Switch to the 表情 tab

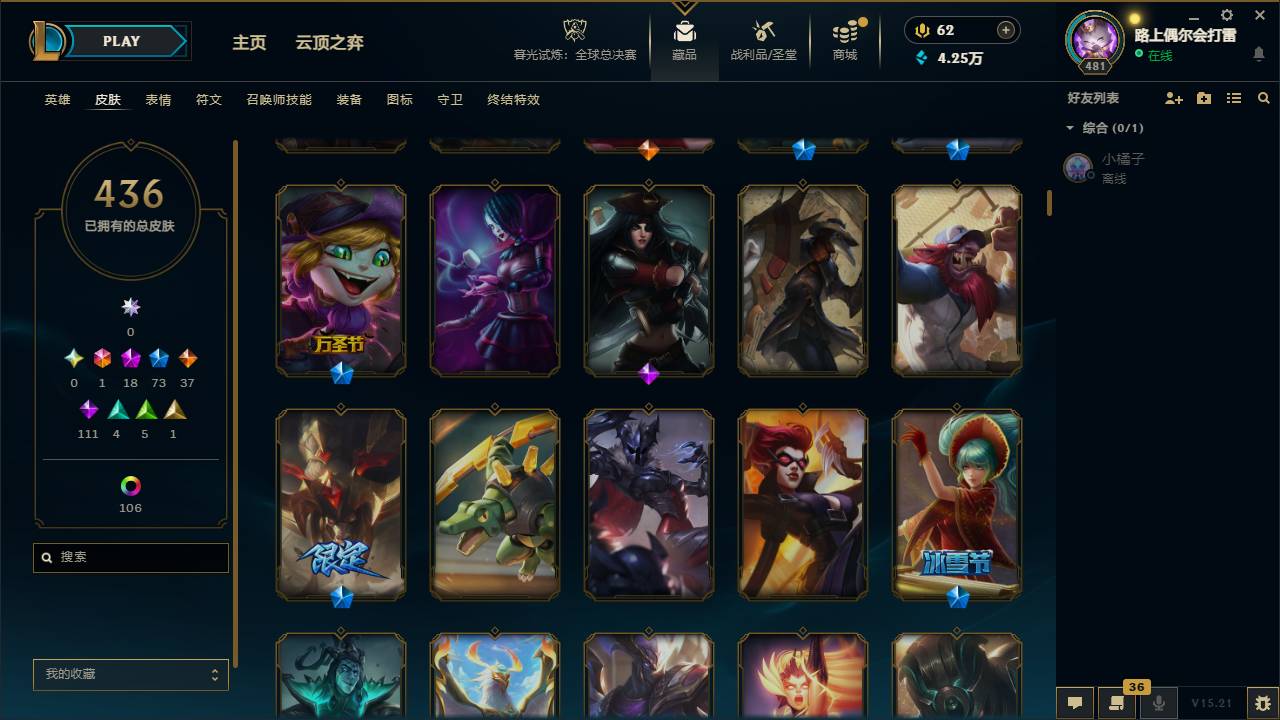pyautogui.click(x=157, y=100)
